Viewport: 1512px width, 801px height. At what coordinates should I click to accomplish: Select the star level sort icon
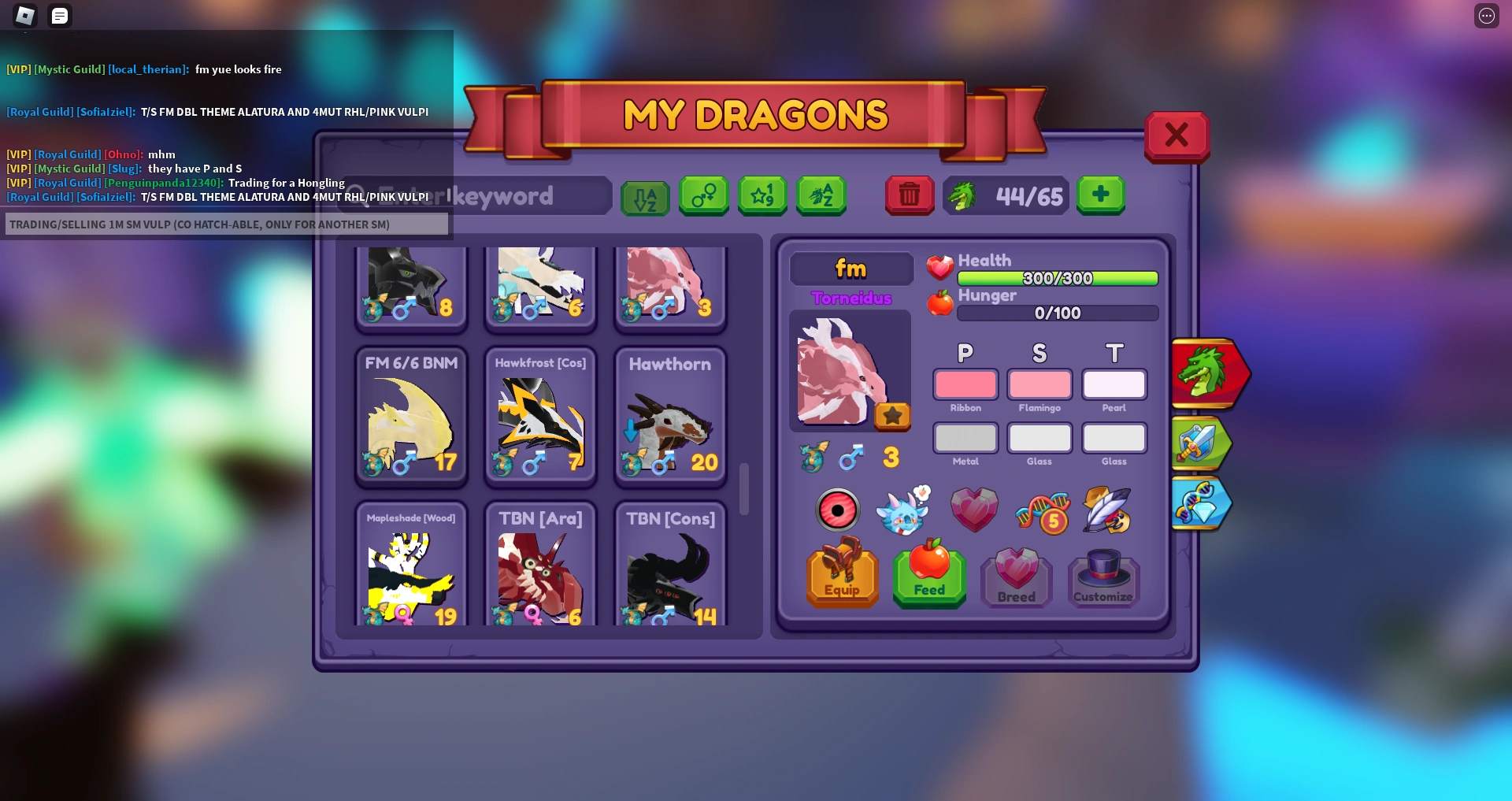tap(762, 196)
